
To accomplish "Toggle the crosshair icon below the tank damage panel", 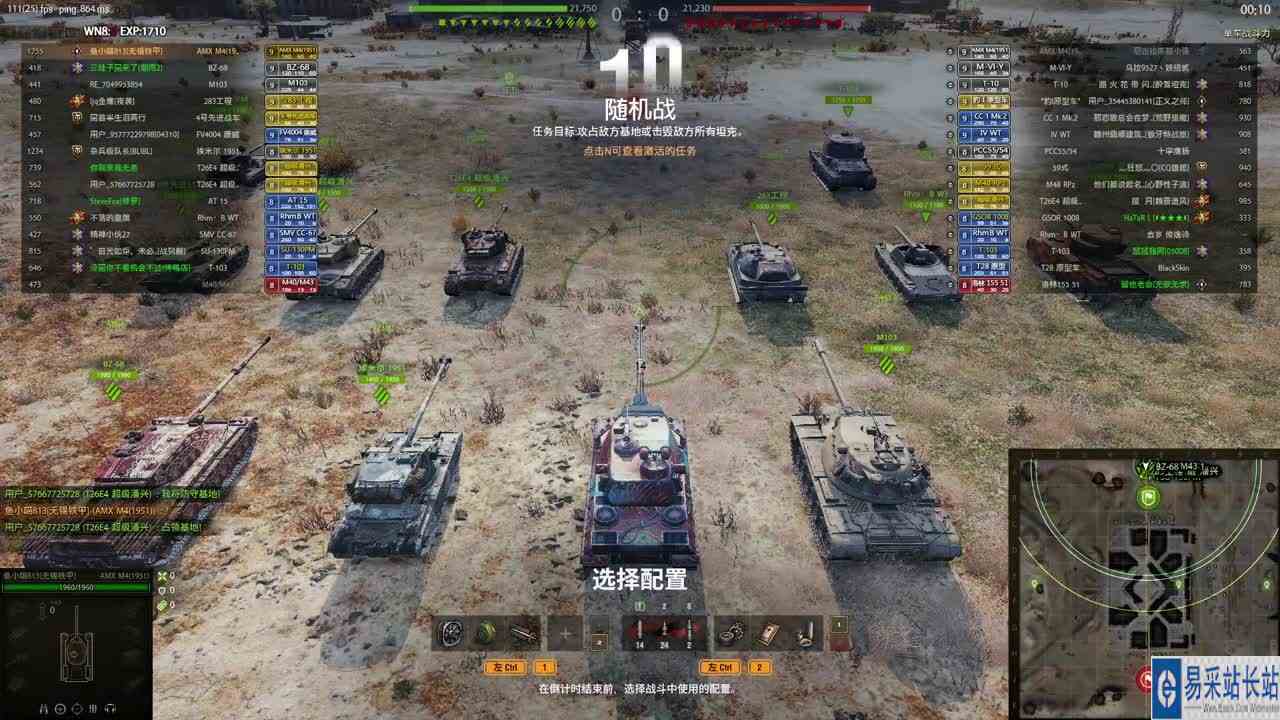I will coord(60,707).
